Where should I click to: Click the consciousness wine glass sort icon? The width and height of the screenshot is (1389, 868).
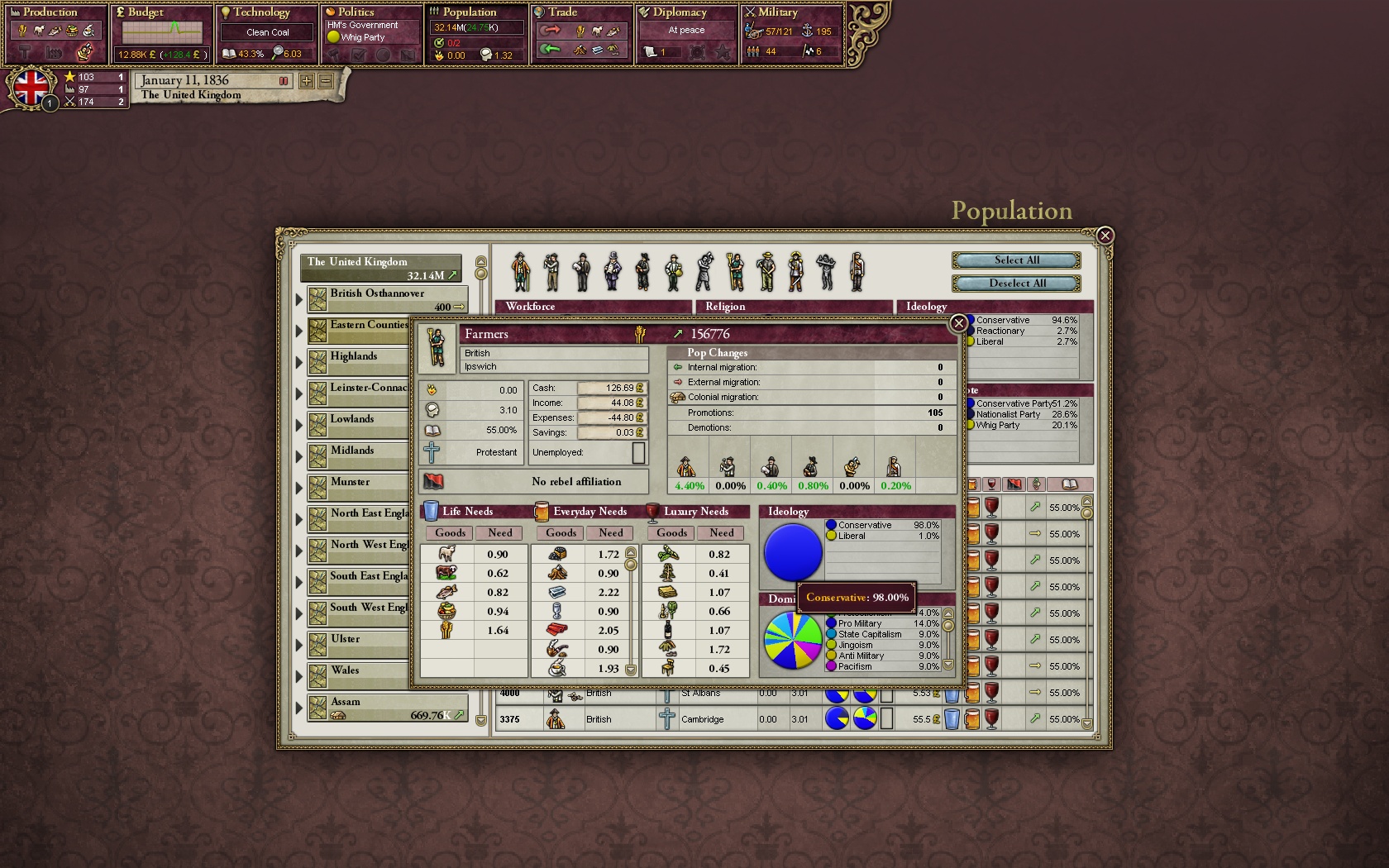point(991,484)
